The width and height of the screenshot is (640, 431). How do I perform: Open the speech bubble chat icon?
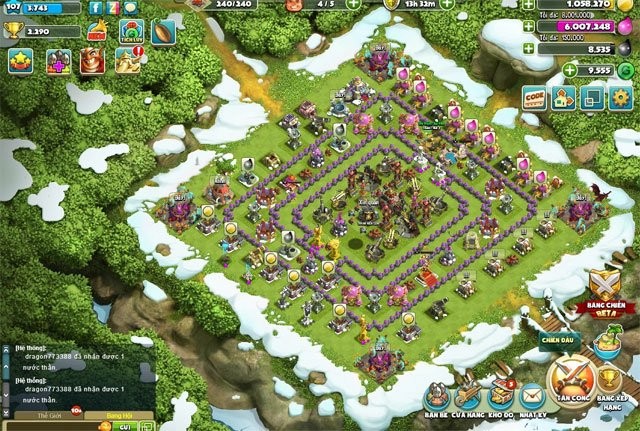pyautogui.click(x=131, y=7)
